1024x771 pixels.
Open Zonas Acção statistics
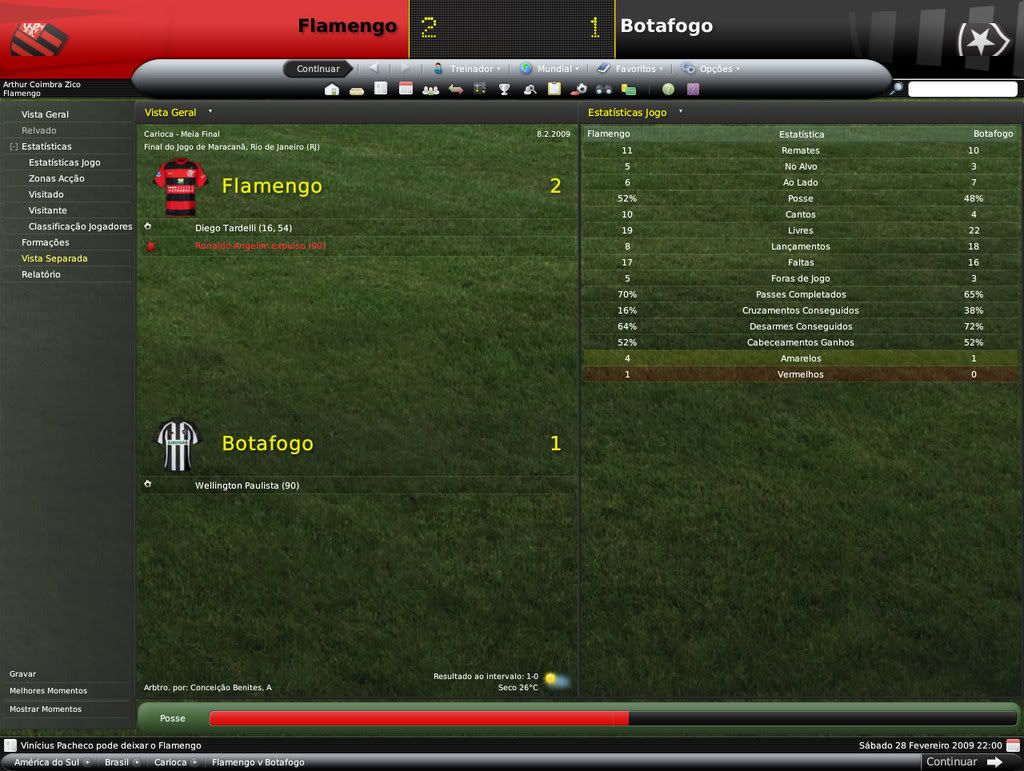pos(56,178)
